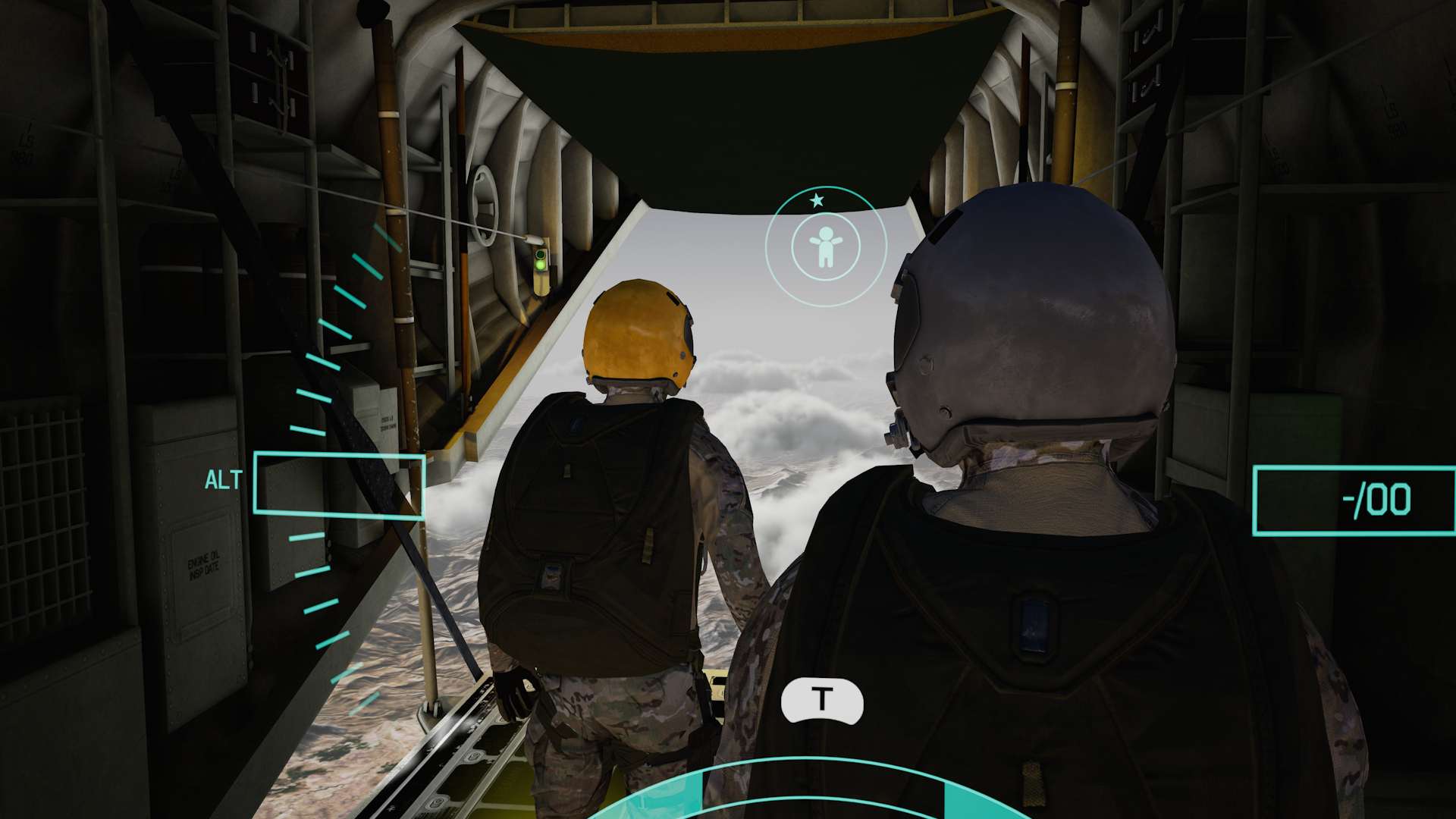Tap the T controller touchpad icon
1456x819 pixels.
tap(822, 699)
